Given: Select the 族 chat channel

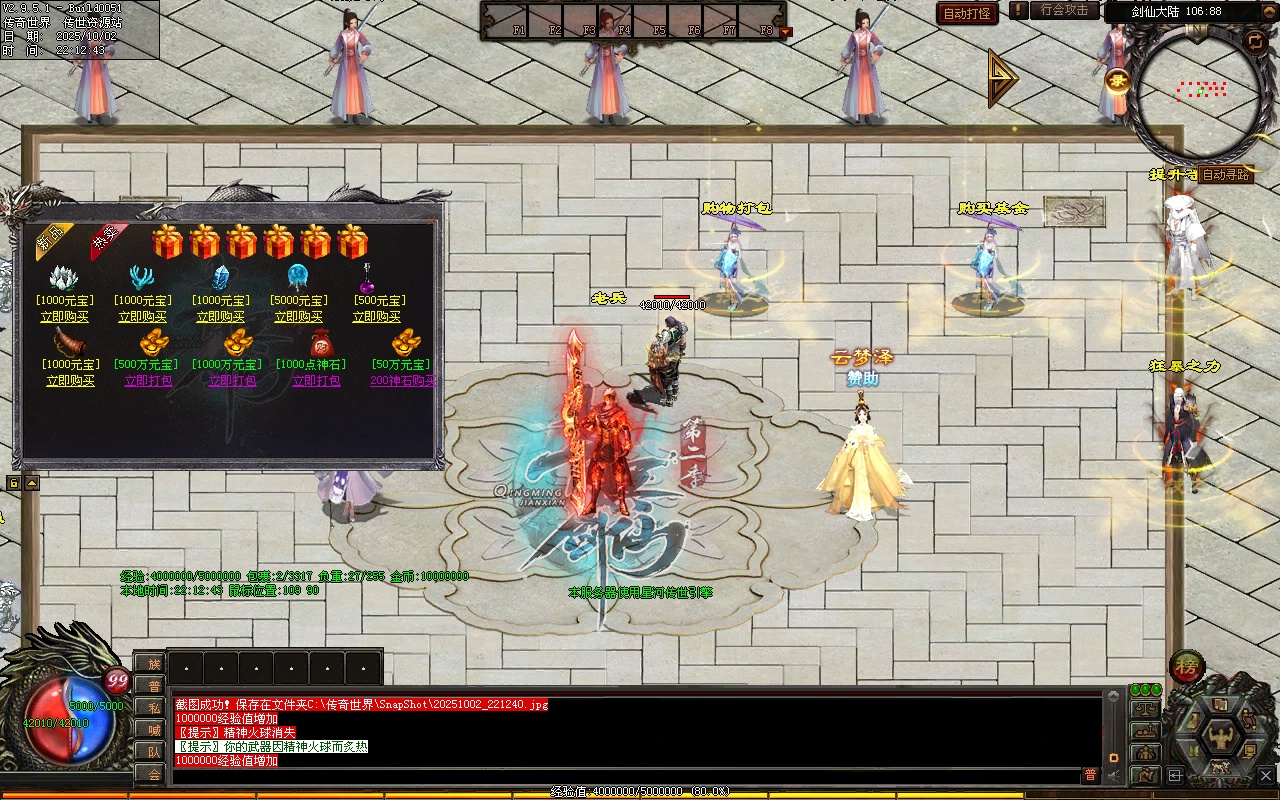Looking at the screenshot, I should (152, 663).
